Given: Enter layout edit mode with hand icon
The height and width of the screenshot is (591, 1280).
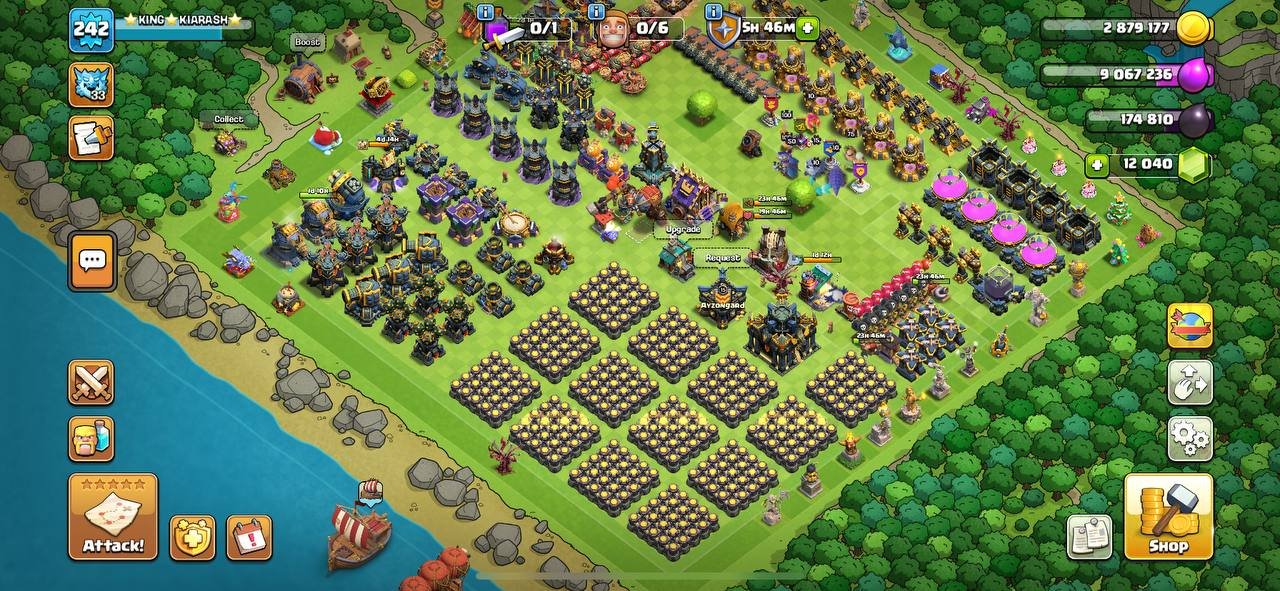Looking at the screenshot, I should pyautogui.click(x=1190, y=382).
